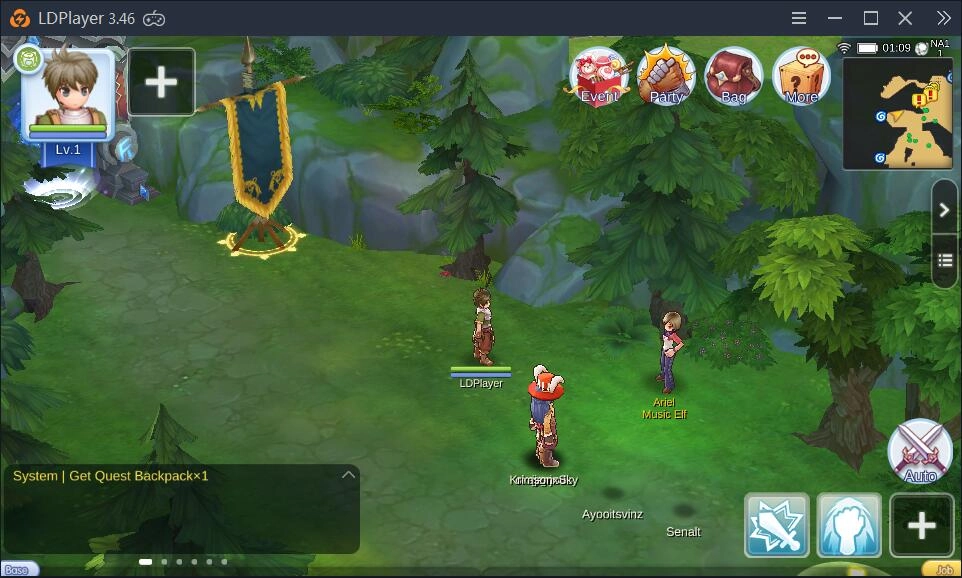Click the Base tab label
This screenshot has height=578, width=962.
tap(18, 570)
